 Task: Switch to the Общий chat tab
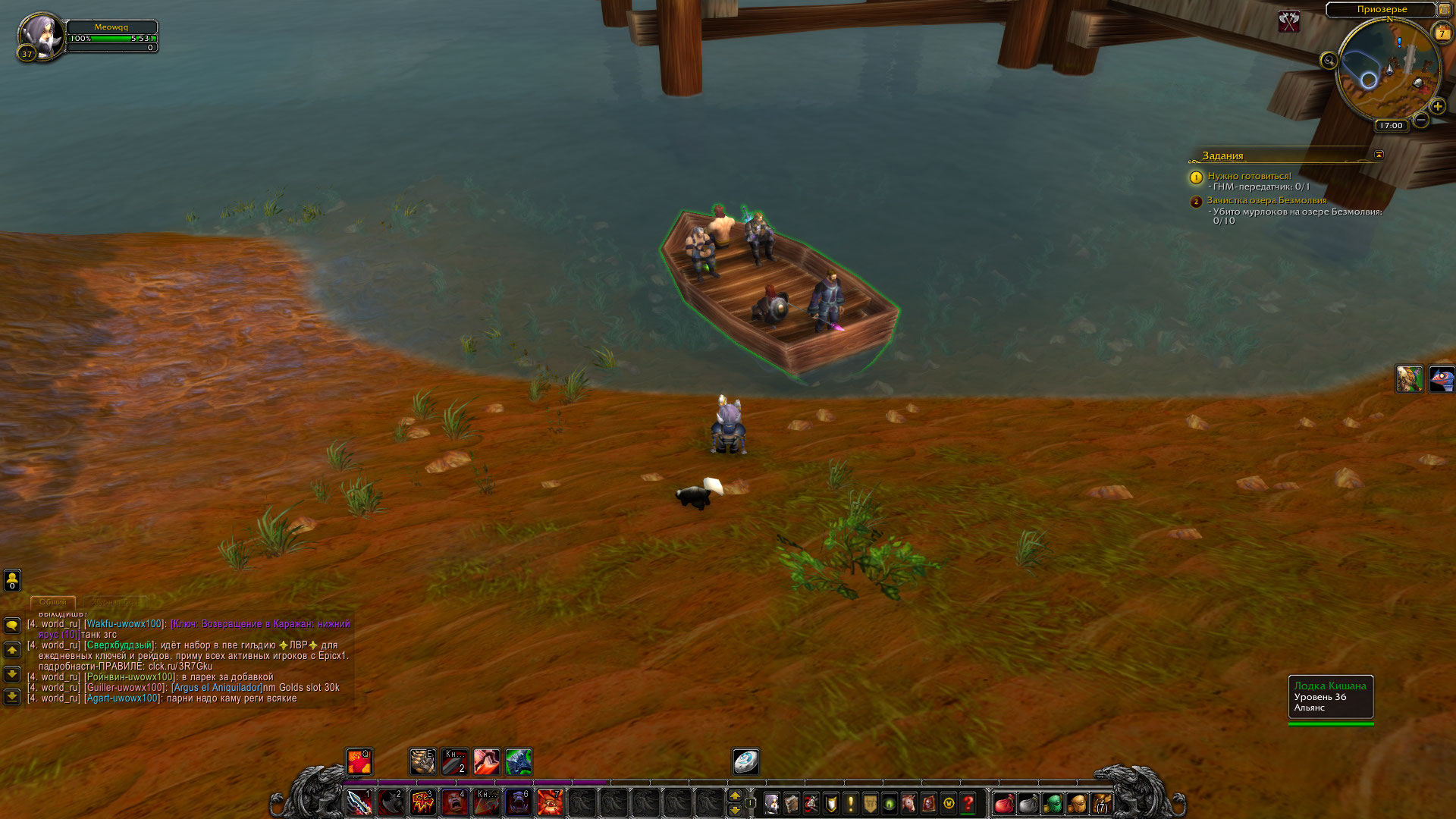tap(53, 601)
